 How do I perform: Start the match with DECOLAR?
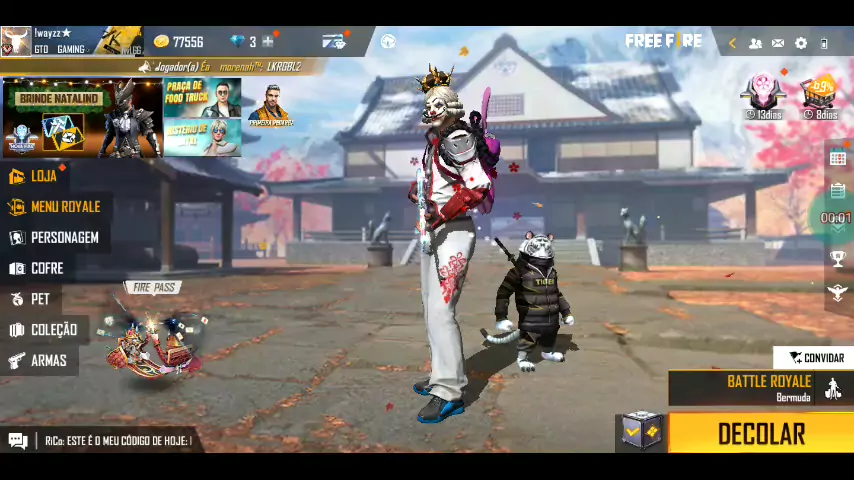pos(760,433)
